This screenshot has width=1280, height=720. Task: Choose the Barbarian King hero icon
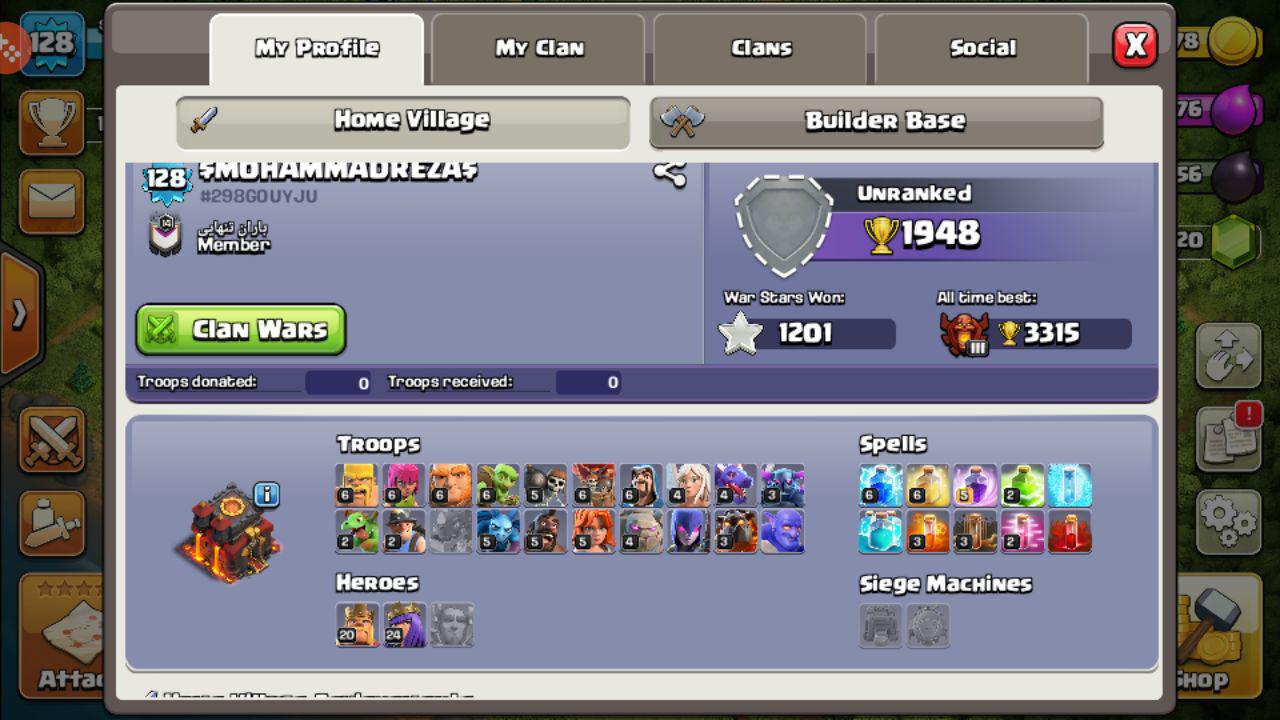click(x=357, y=624)
